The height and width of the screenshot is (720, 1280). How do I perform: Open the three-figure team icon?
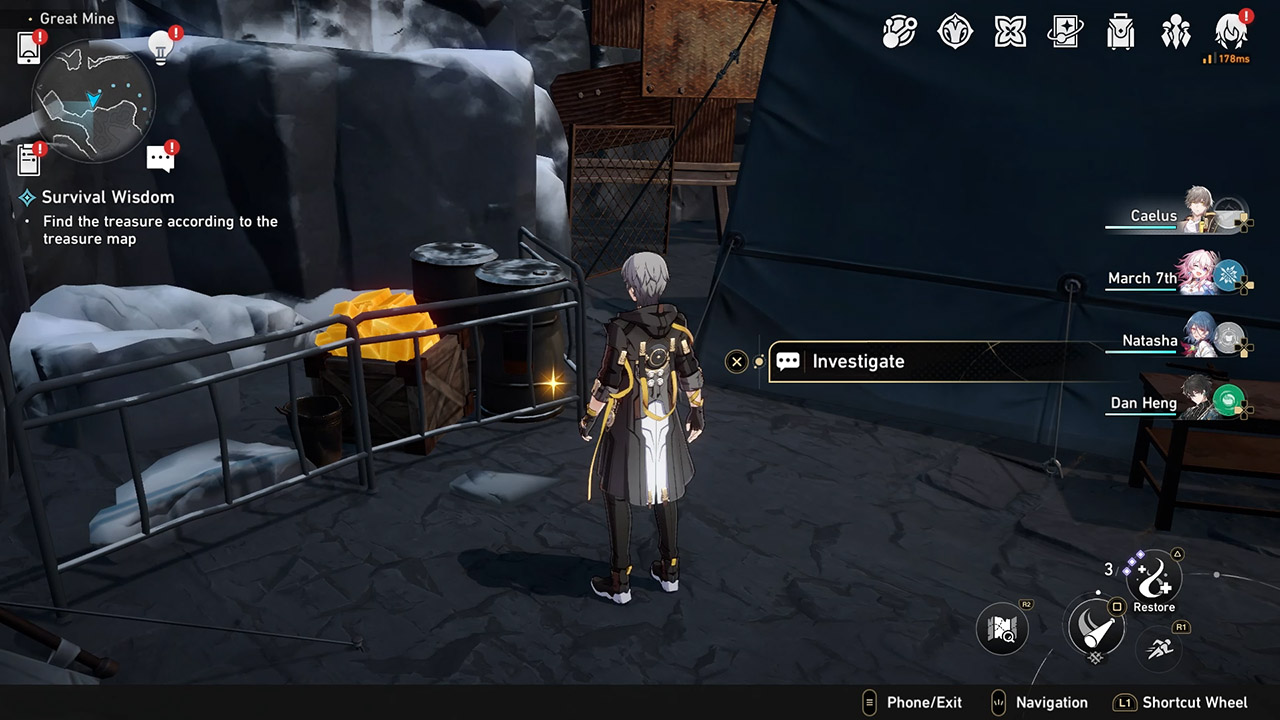coord(1175,33)
